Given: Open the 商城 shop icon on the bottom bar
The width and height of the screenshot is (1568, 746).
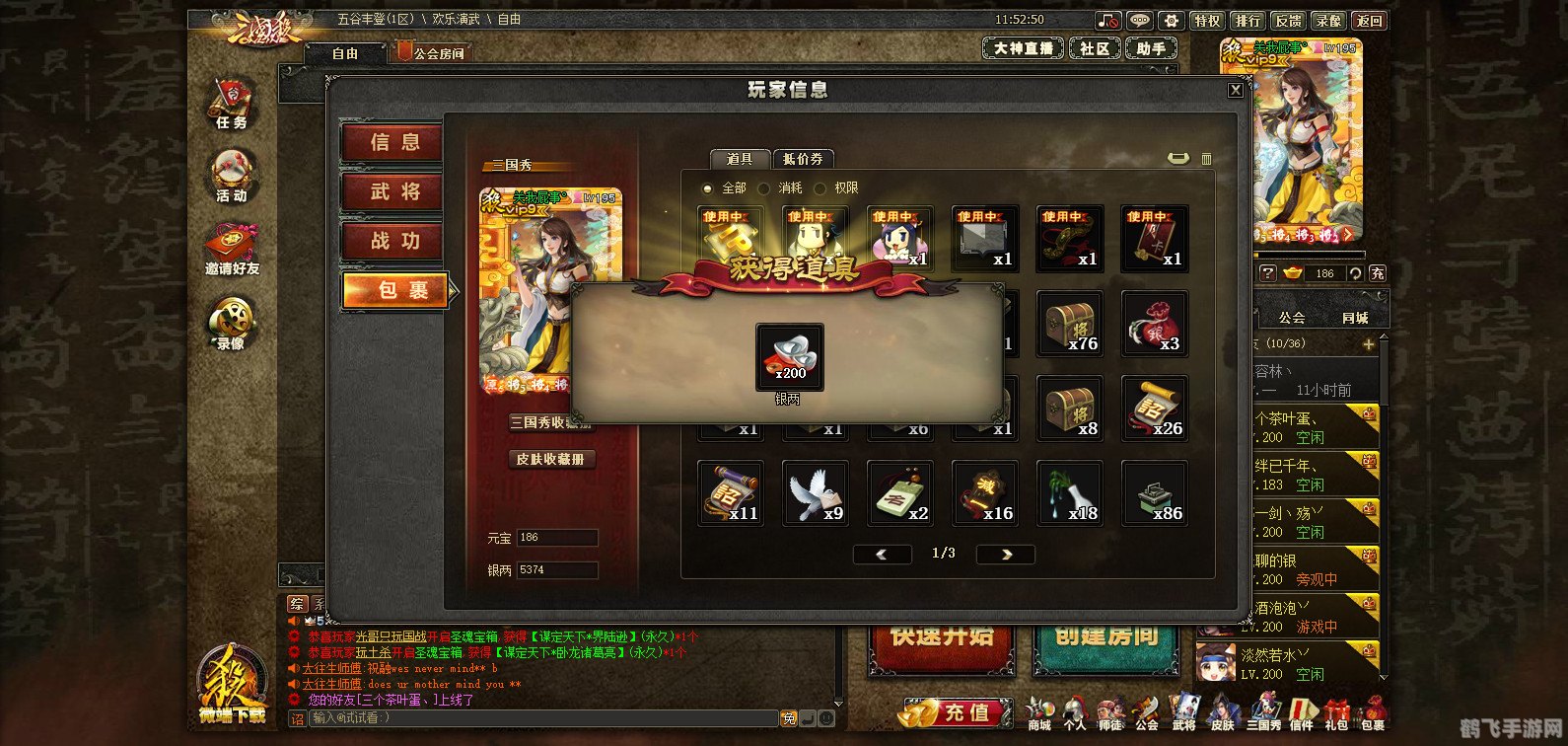Looking at the screenshot, I should [1038, 709].
